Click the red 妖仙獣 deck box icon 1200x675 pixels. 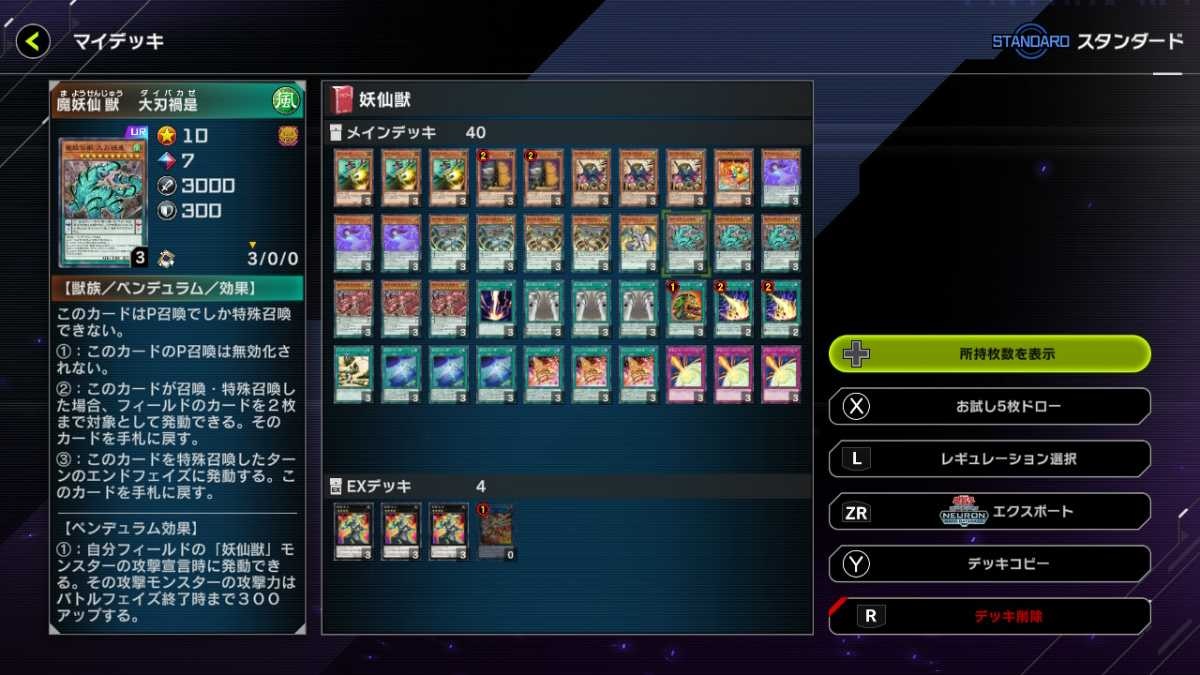pos(342,100)
